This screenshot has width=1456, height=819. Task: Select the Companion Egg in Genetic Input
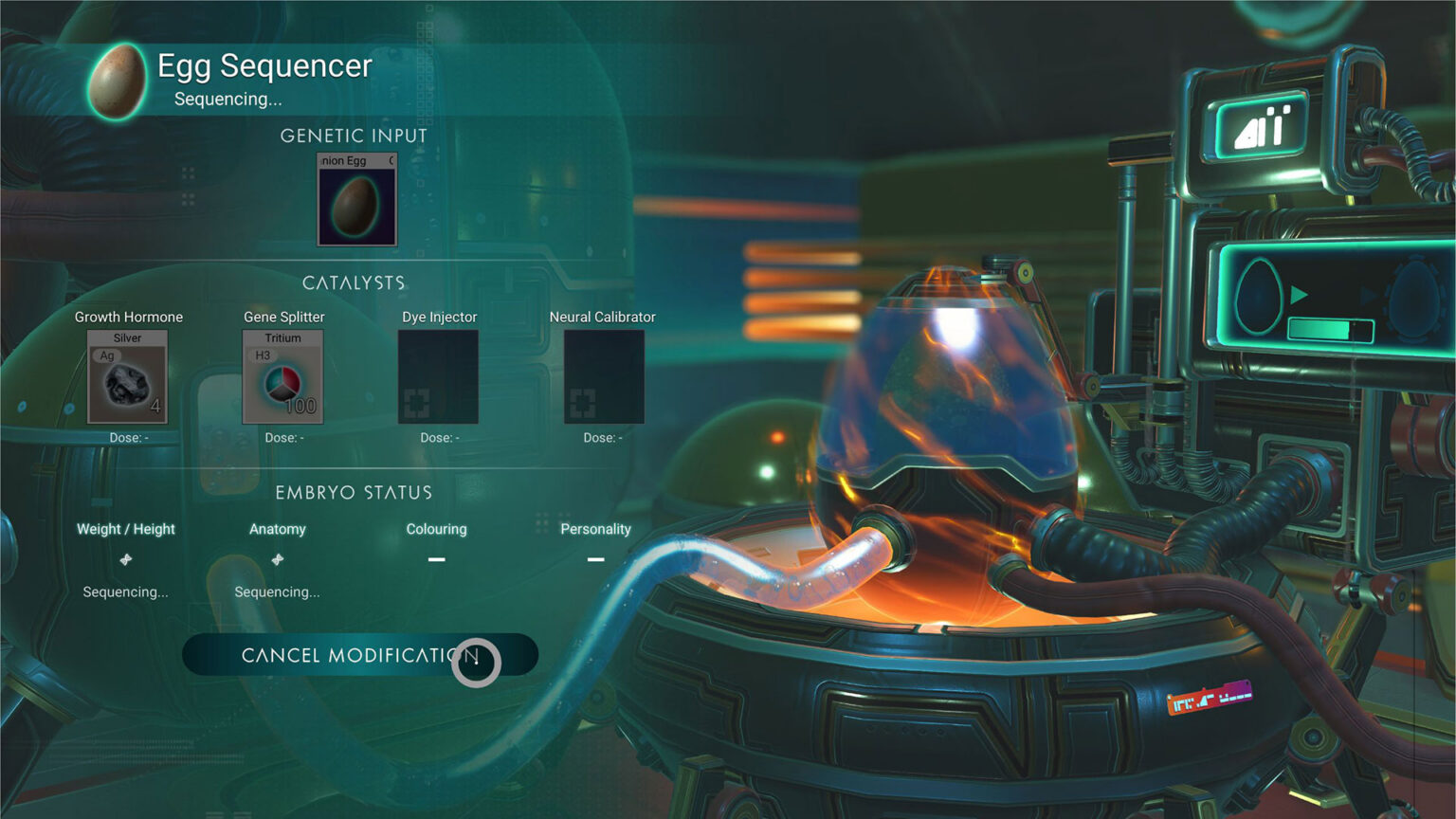356,199
